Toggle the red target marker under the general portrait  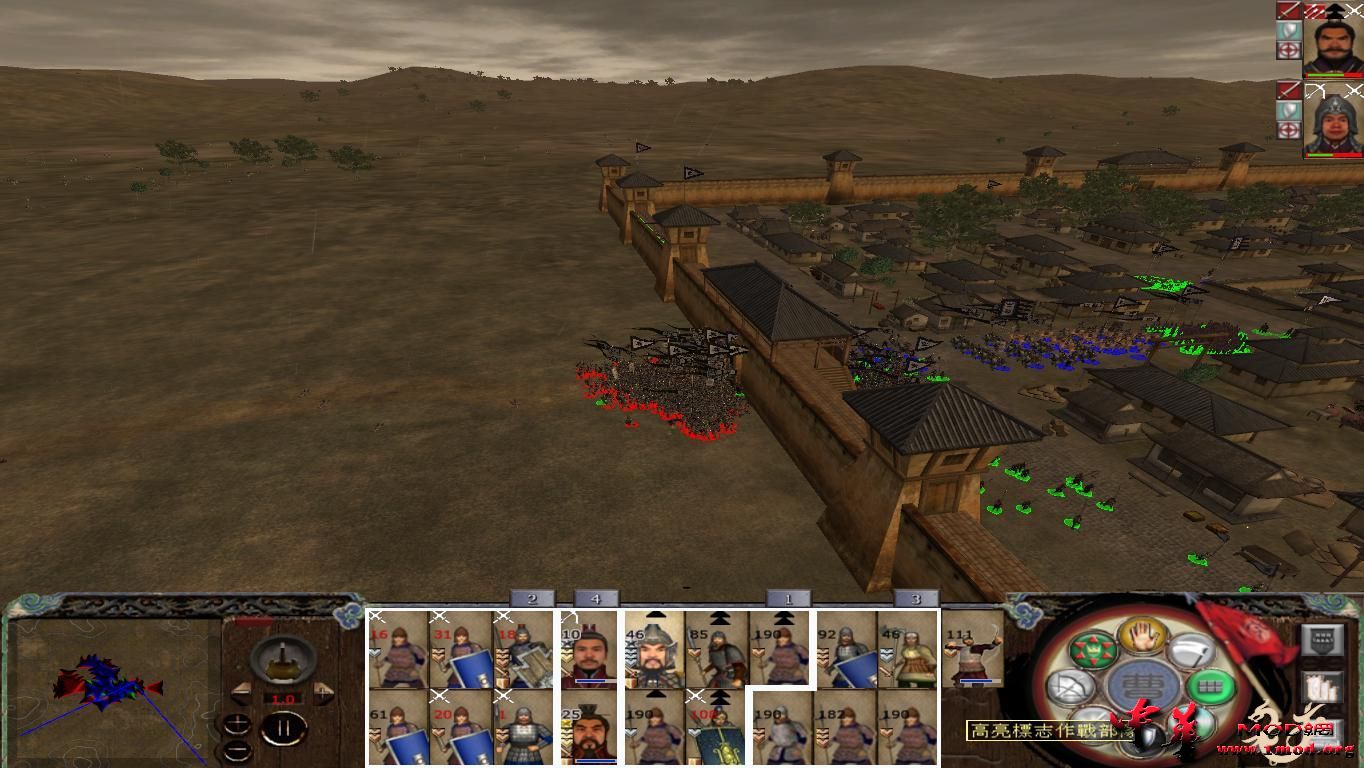(1289, 50)
